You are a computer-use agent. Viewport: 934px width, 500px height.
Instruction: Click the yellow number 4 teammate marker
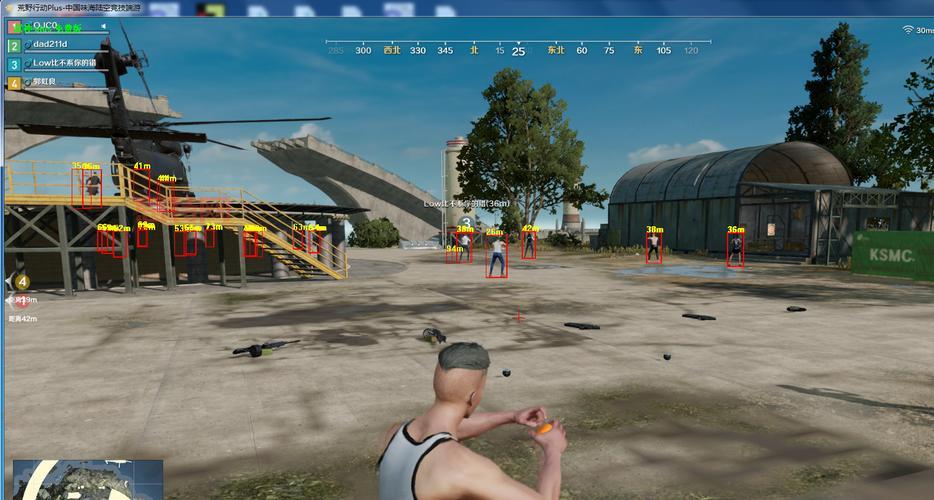22,282
